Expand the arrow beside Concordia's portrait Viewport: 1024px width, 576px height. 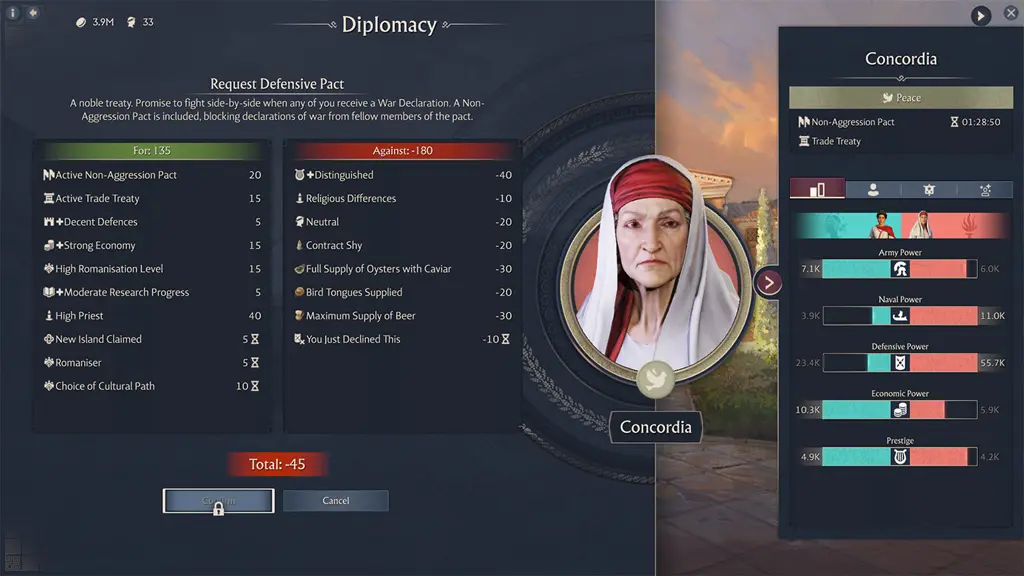(768, 282)
